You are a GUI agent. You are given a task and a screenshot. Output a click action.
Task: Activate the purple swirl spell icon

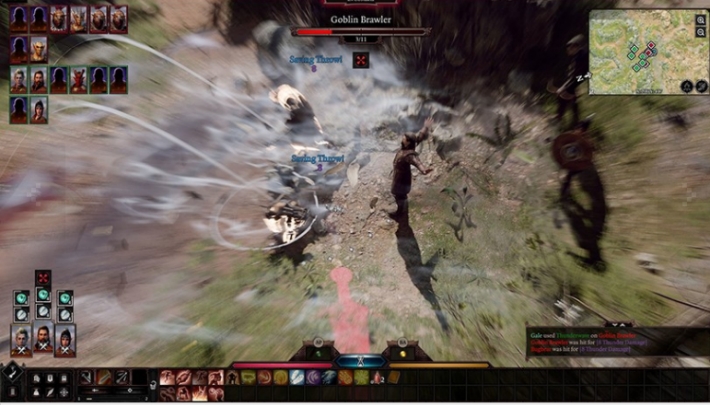coord(313,378)
